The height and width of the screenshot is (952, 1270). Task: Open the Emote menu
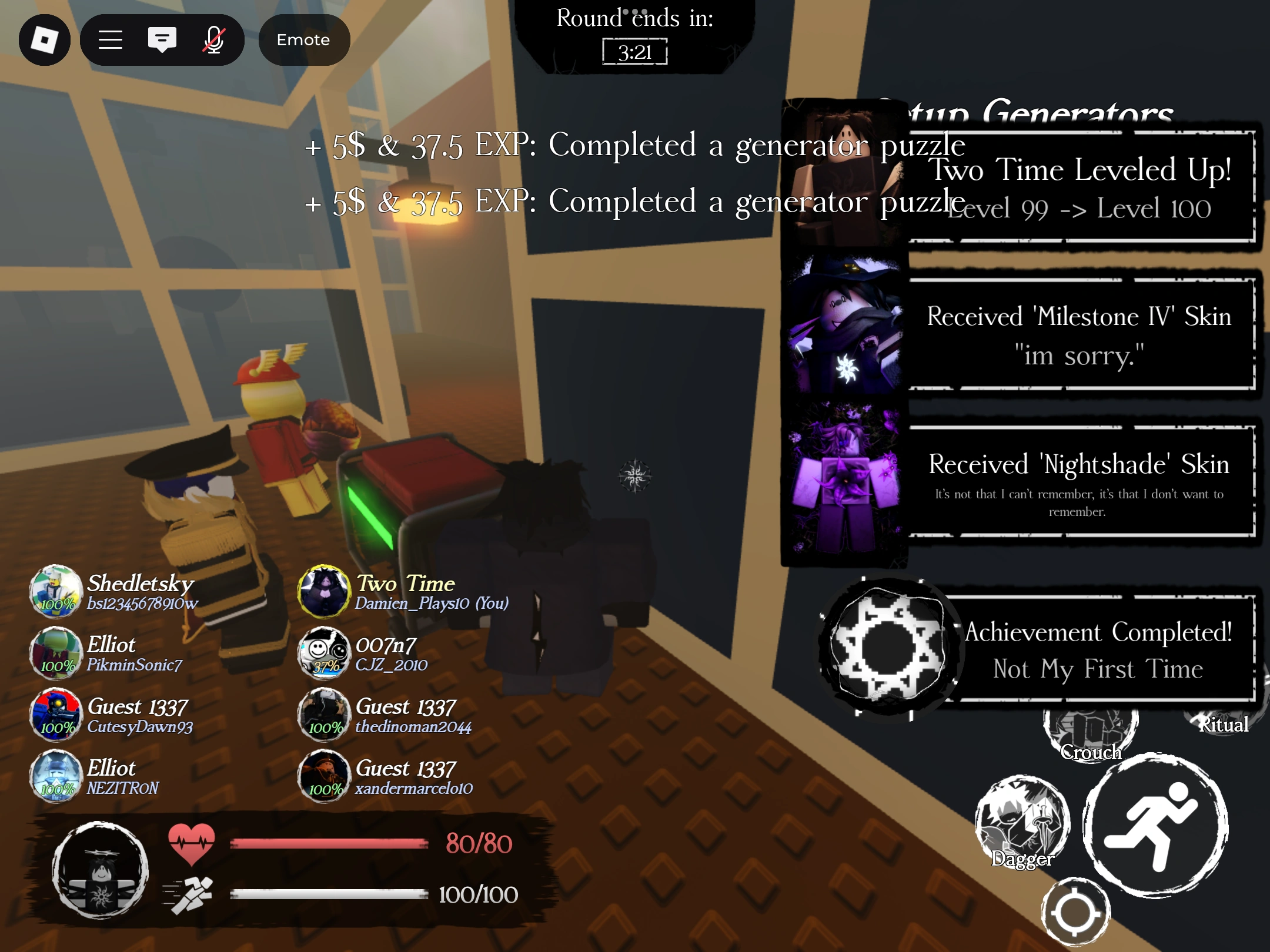tap(303, 39)
